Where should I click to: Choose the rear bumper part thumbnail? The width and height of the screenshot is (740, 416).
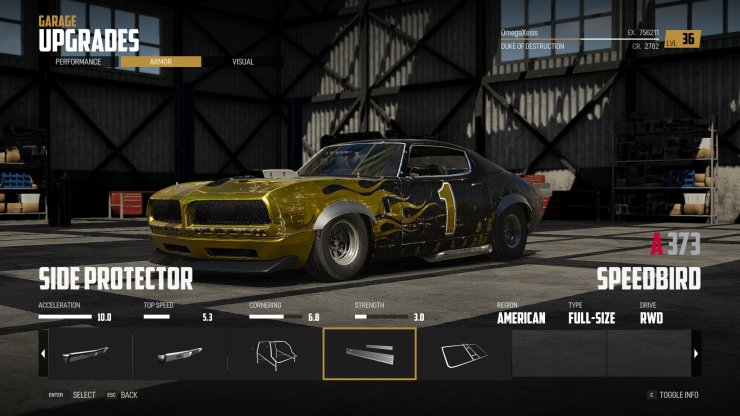(180, 353)
